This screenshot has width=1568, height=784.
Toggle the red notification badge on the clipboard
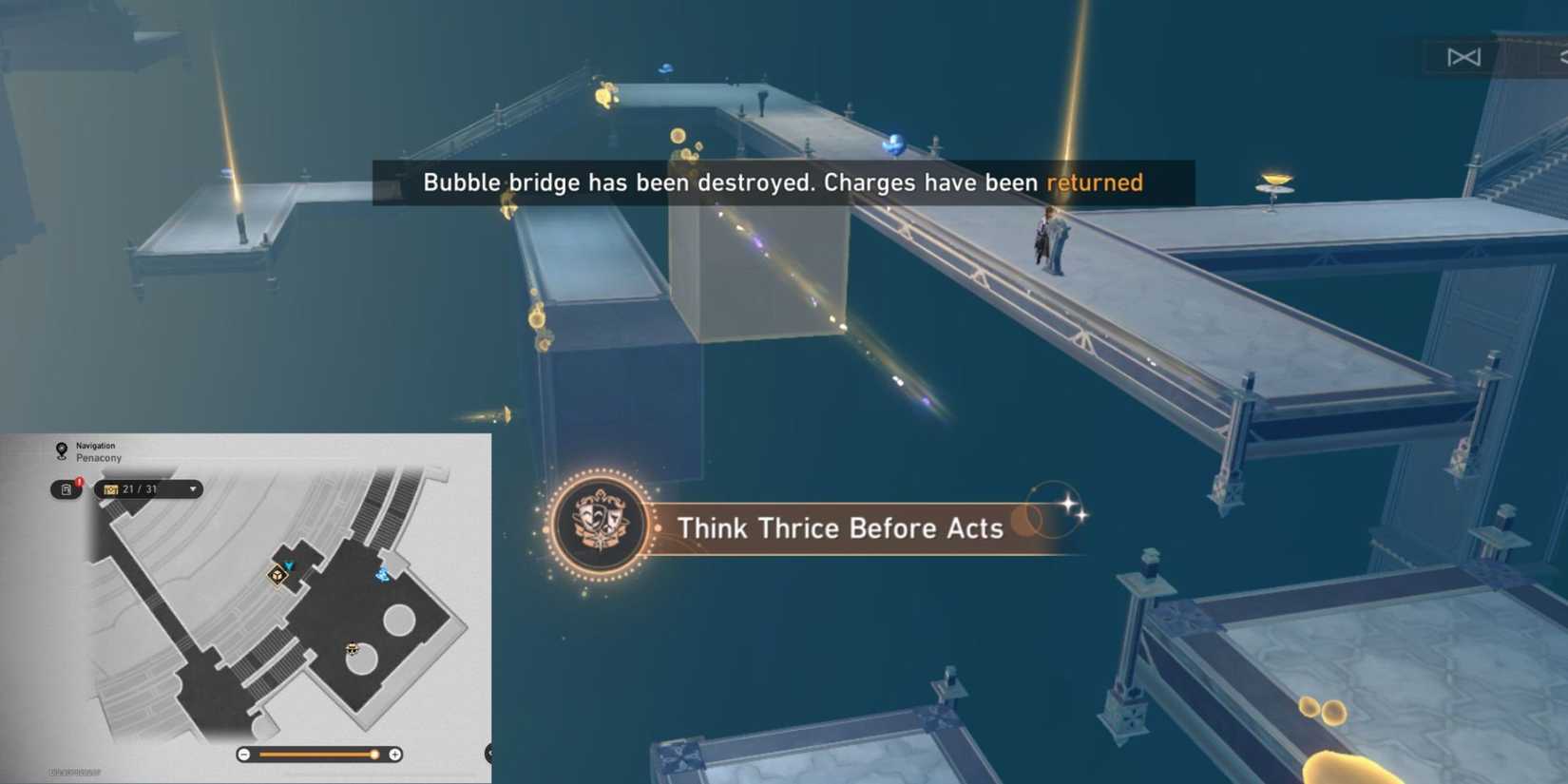click(x=80, y=481)
